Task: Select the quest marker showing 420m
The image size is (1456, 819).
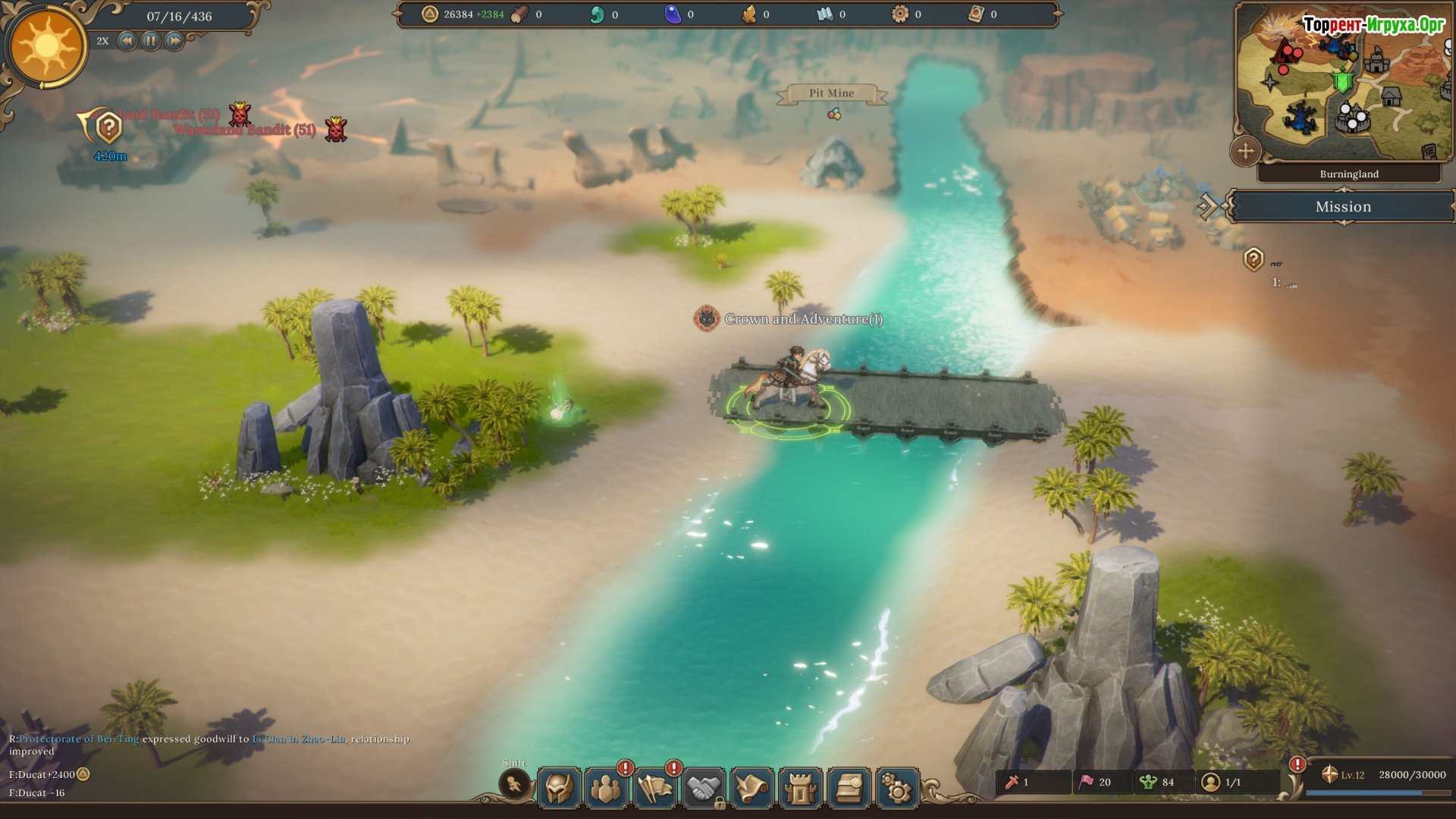Action: click(108, 129)
